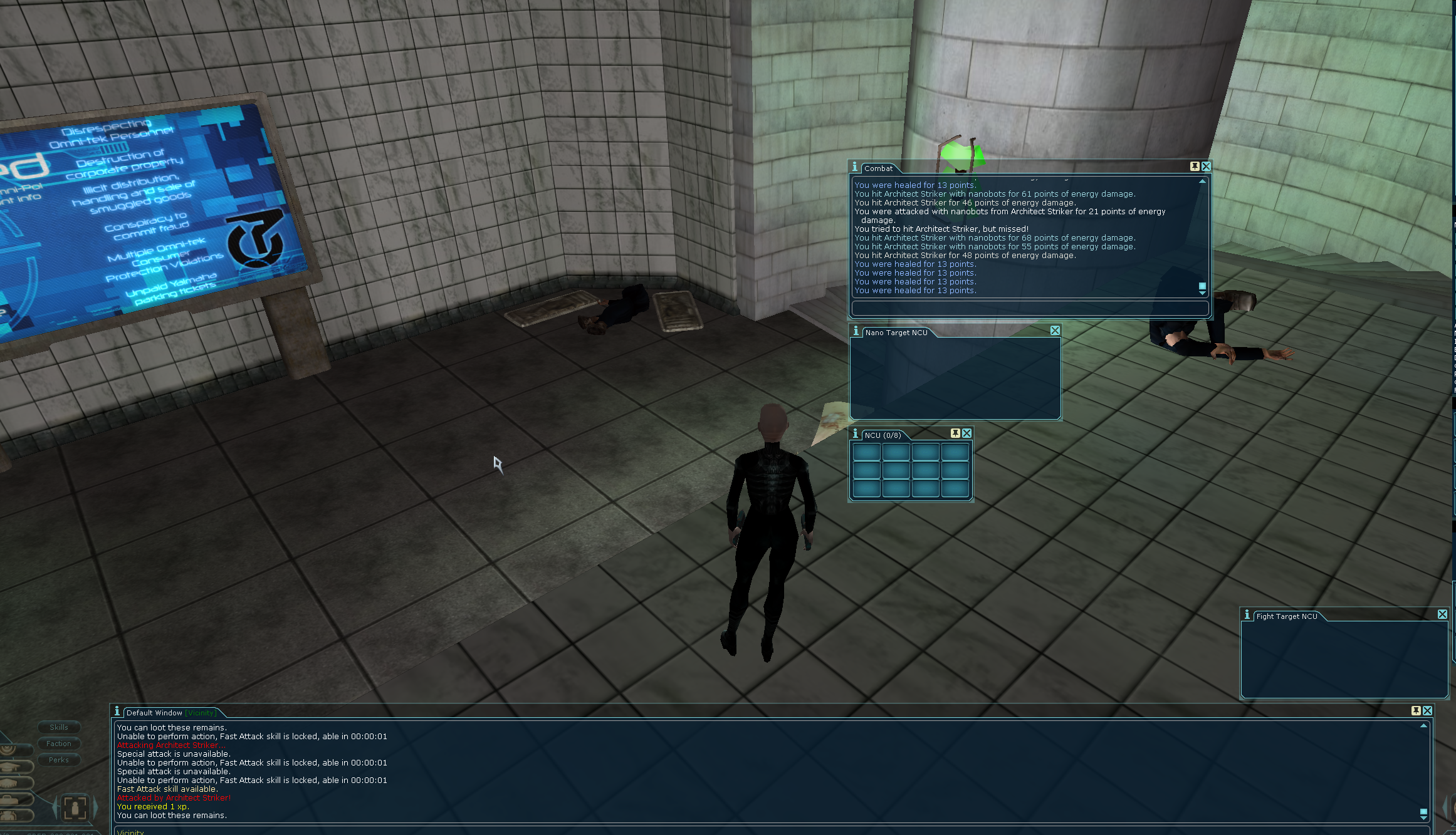Image resolution: width=1456 pixels, height=835 pixels.
Task: Close the Default Window chat panel
Action: pyautogui.click(x=1427, y=711)
